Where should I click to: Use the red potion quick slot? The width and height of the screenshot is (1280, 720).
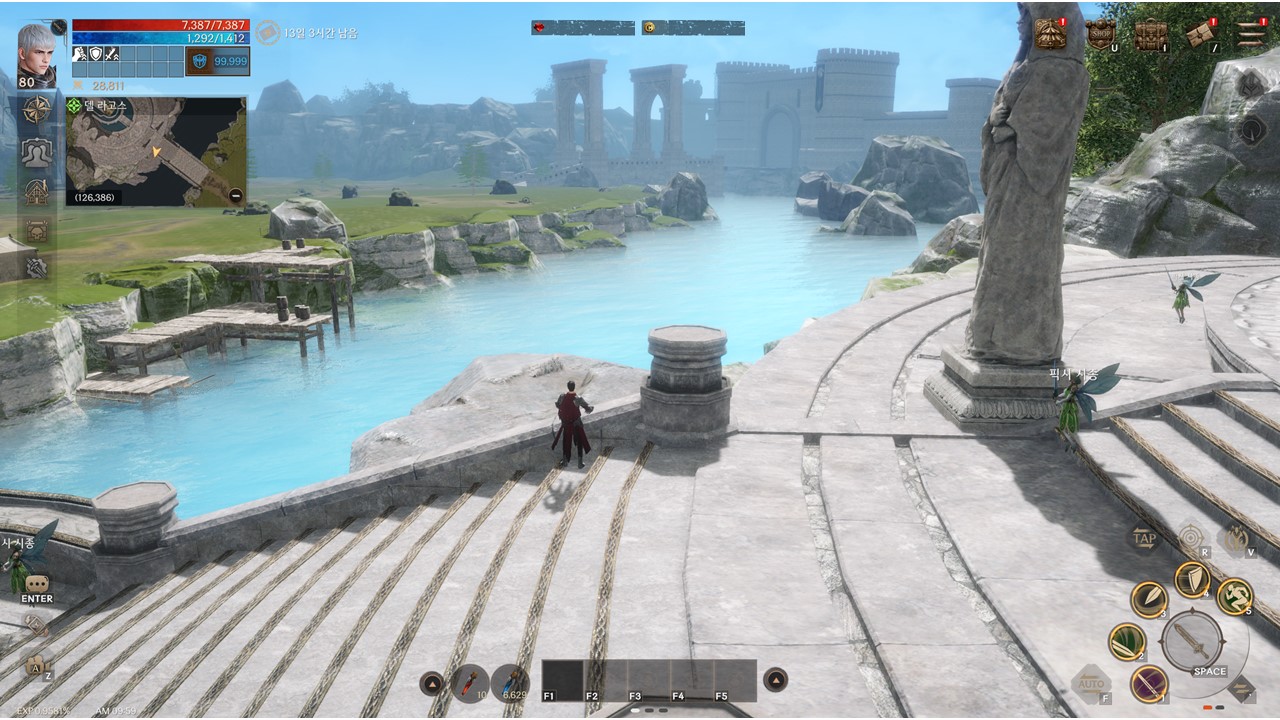click(469, 682)
